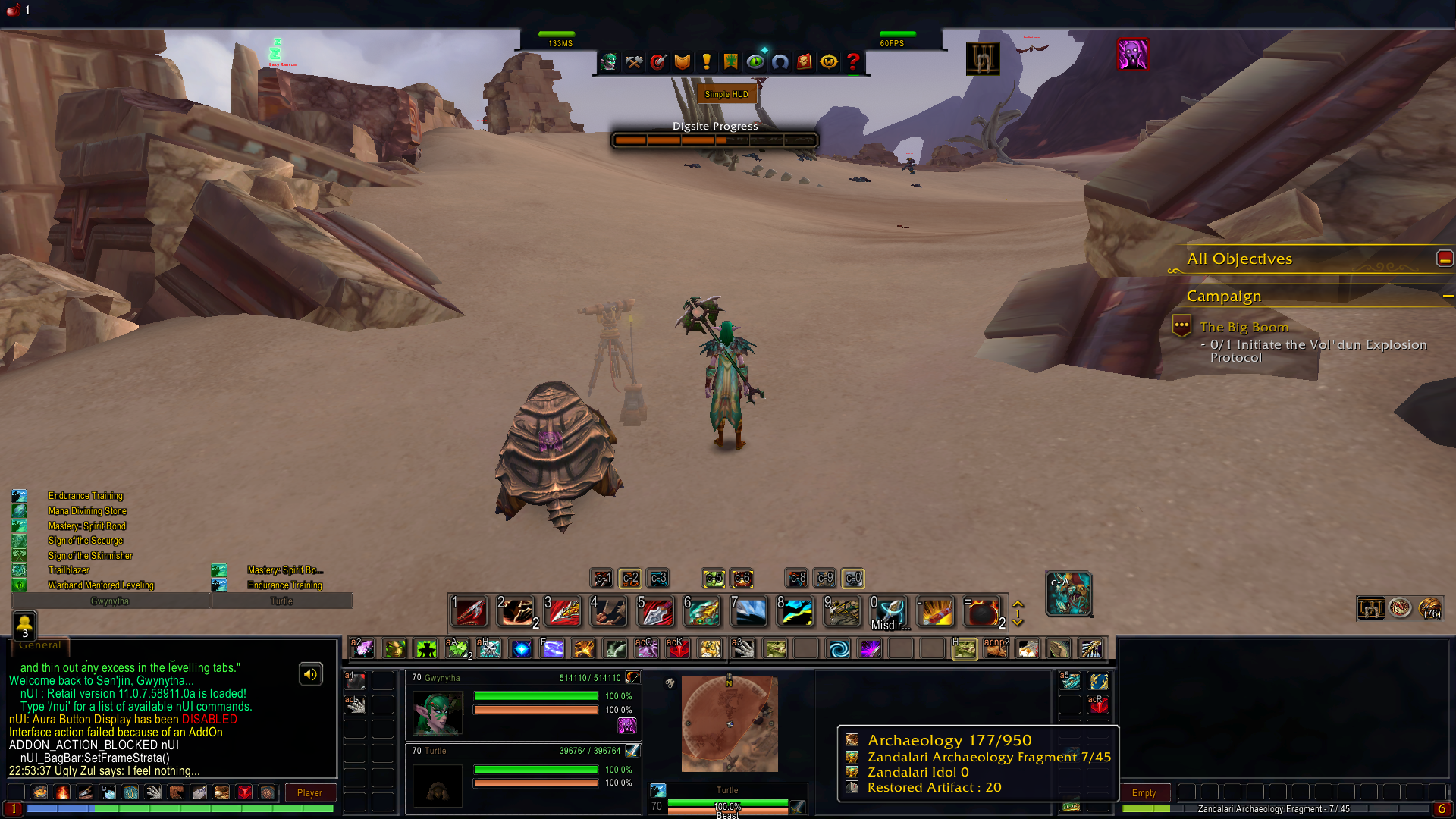Click The Big Boom quest title
This screenshot has width=1456, height=819.
pos(1244,327)
